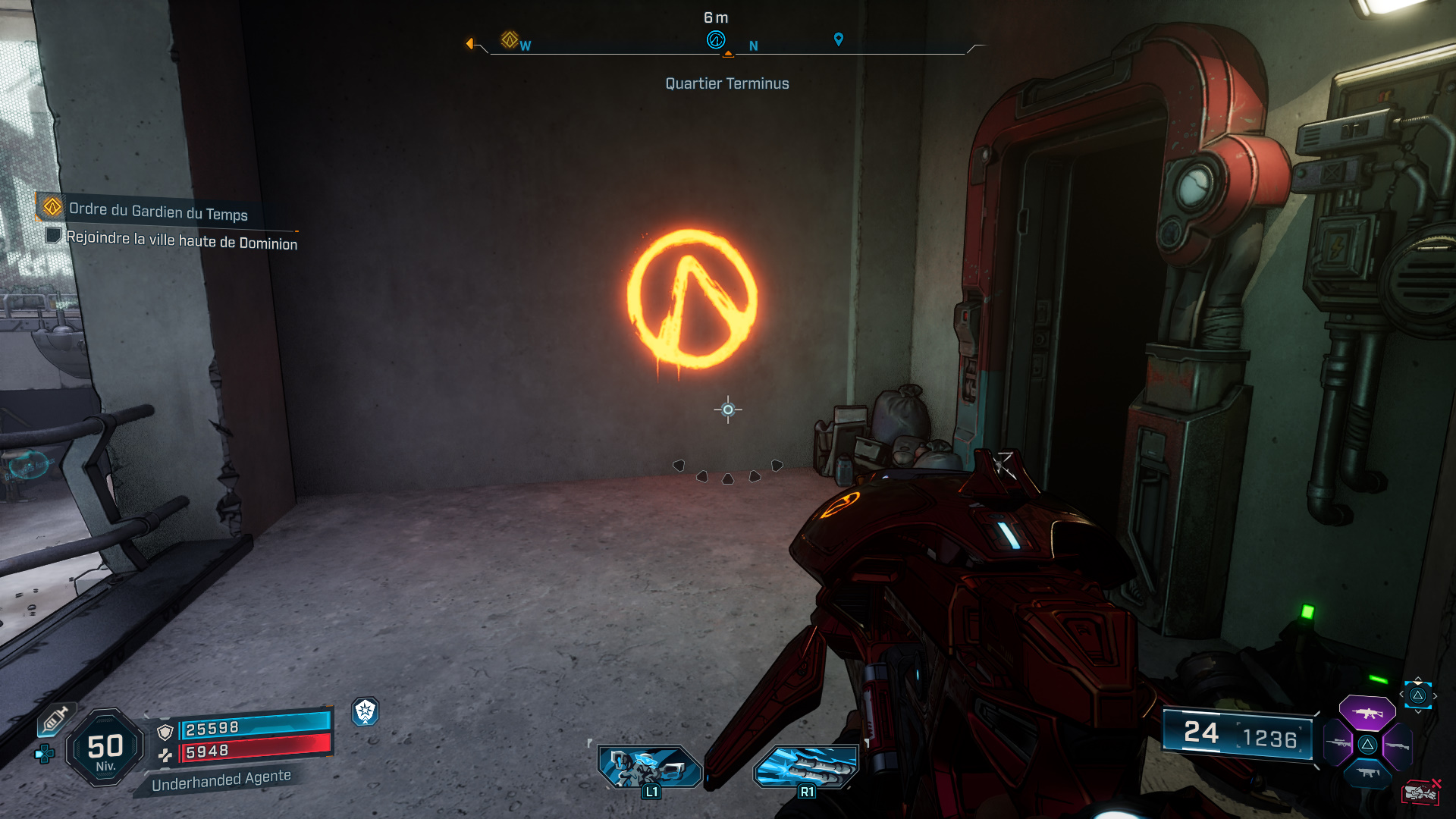The height and width of the screenshot is (819, 1456).
Task: Click the blue location pin on the compass
Action: [x=838, y=39]
